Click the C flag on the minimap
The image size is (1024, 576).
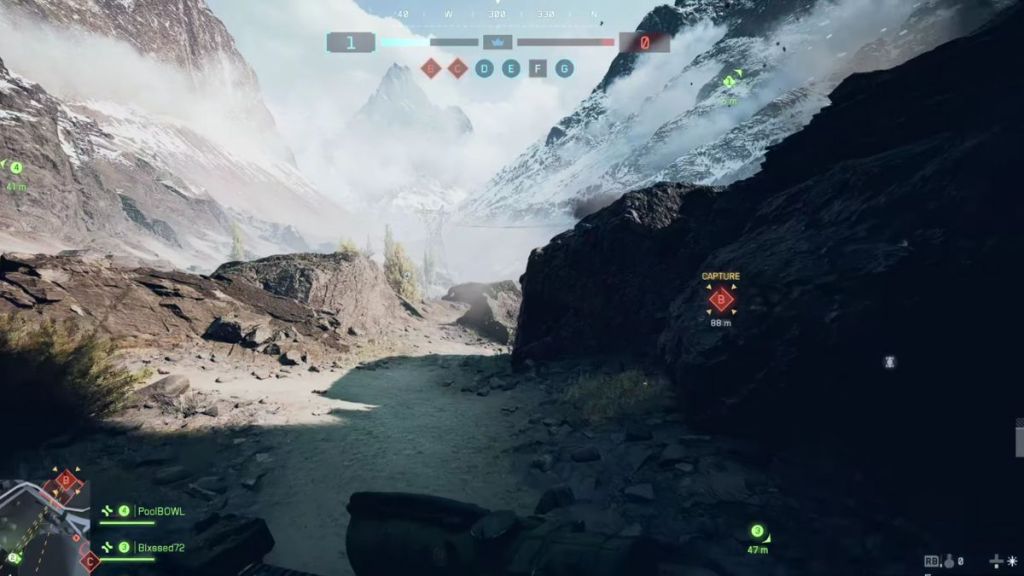(x=89, y=560)
